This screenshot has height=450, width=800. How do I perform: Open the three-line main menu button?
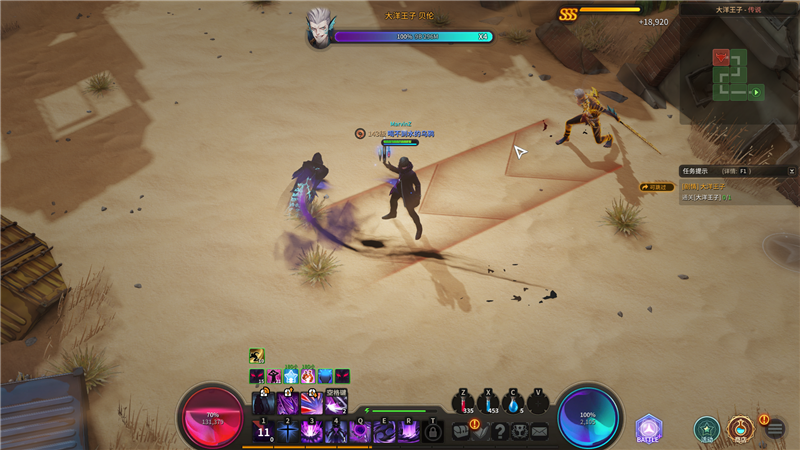(x=775, y=430)
